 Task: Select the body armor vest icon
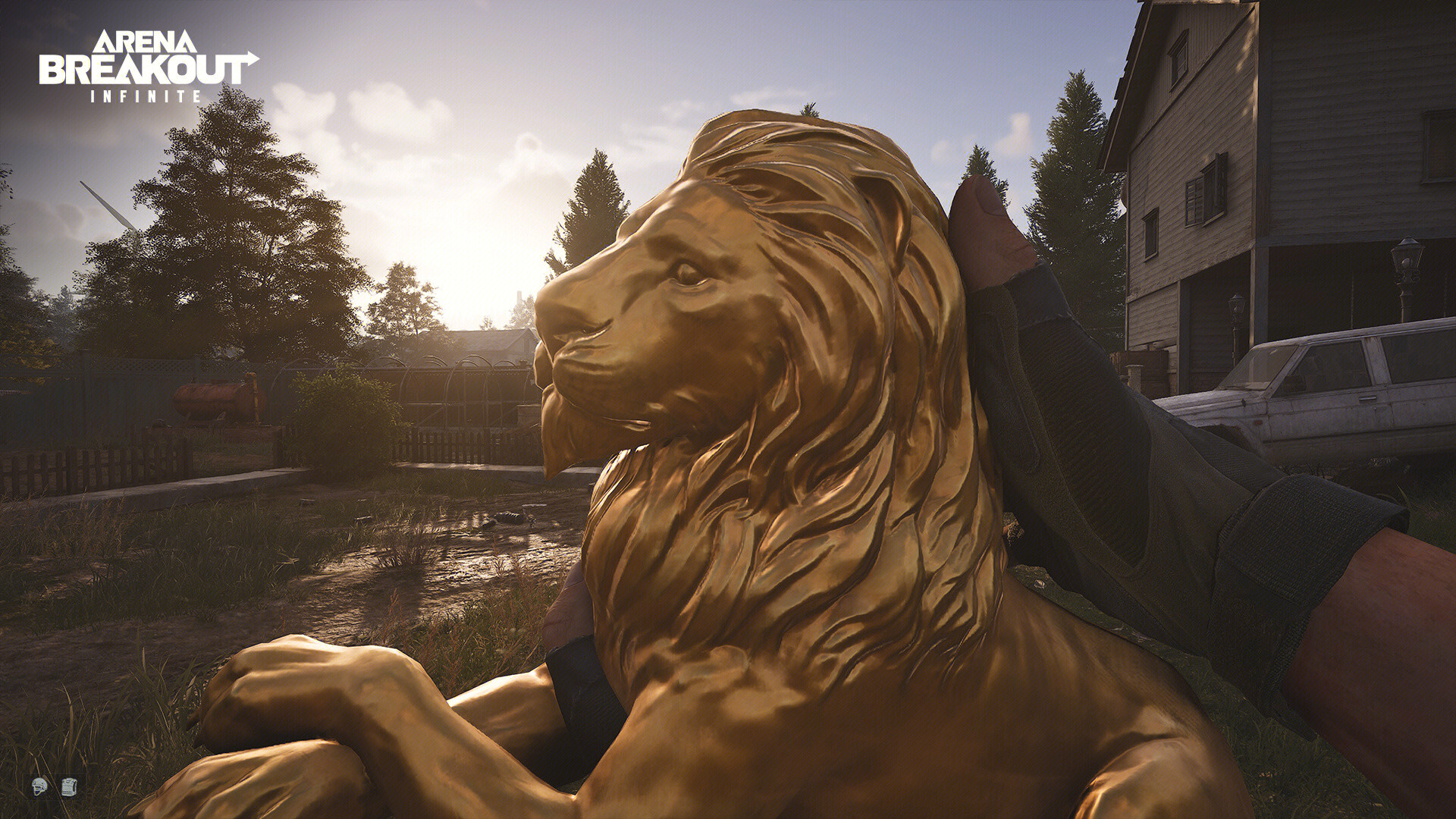[68, 786]
